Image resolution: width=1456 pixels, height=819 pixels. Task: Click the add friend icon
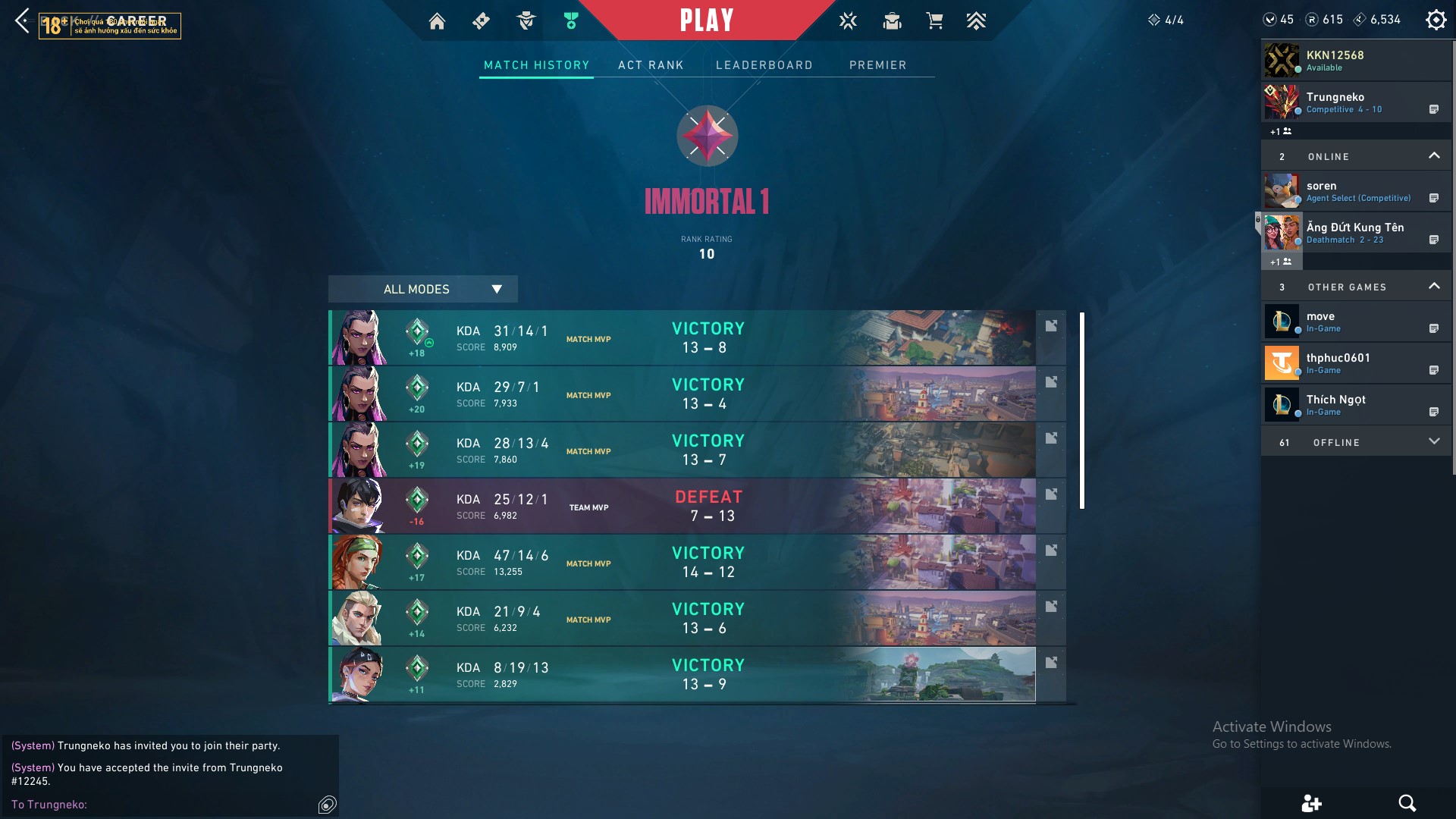click(1311, 803)
